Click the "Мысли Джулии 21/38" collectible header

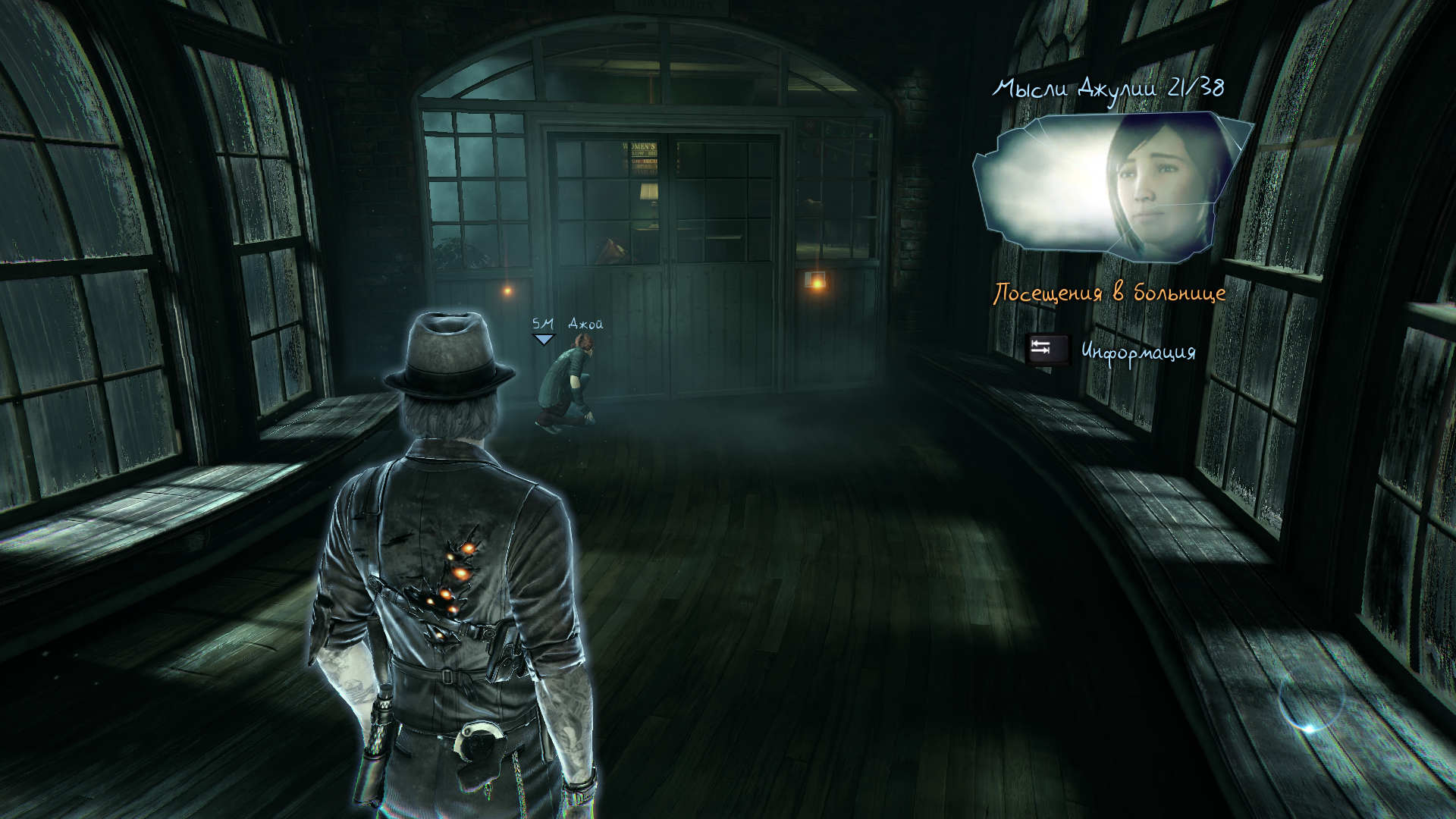1108,89
